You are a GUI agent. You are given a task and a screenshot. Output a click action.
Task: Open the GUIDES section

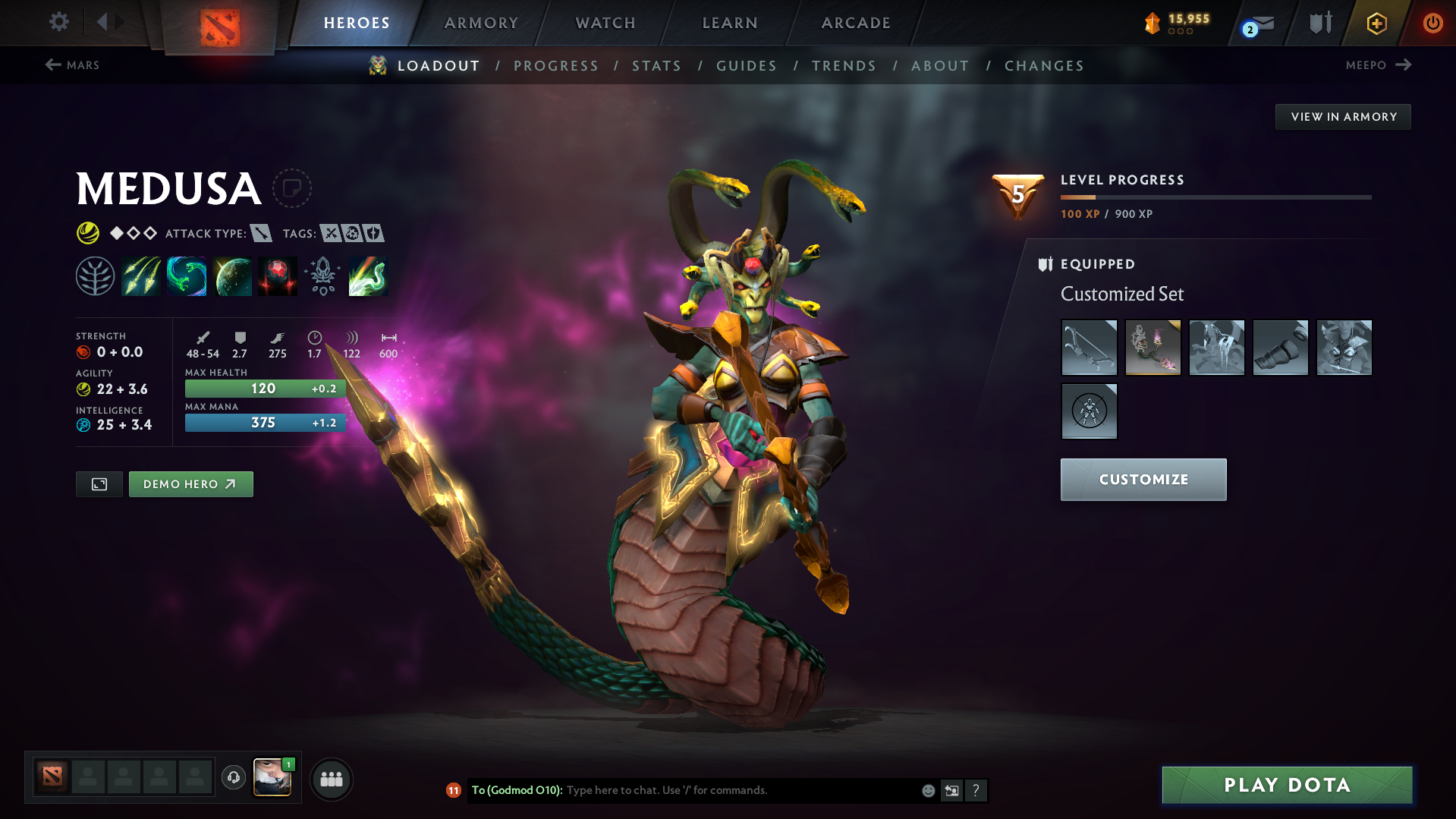746,65
